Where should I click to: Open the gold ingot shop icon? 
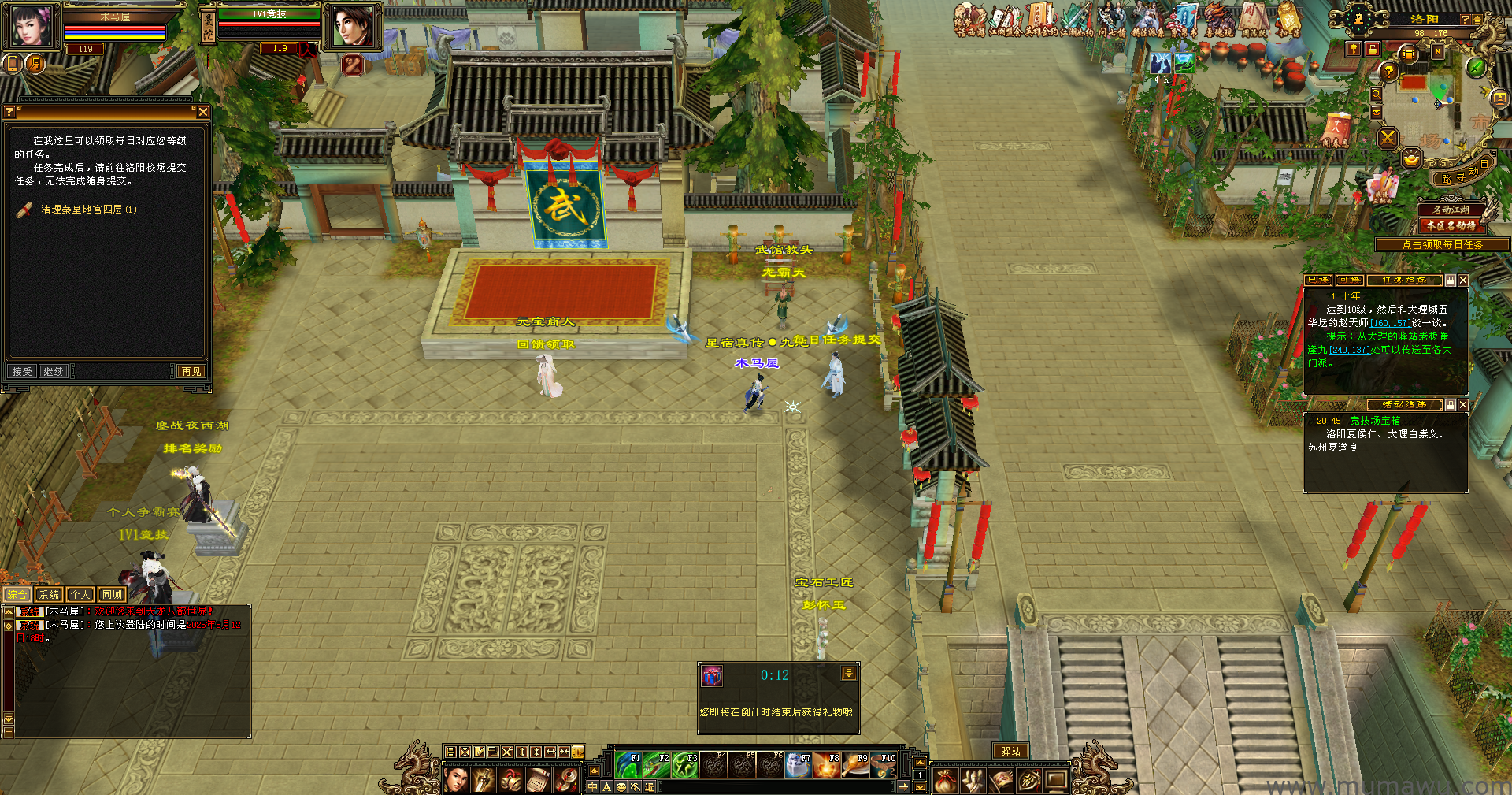1411,159
